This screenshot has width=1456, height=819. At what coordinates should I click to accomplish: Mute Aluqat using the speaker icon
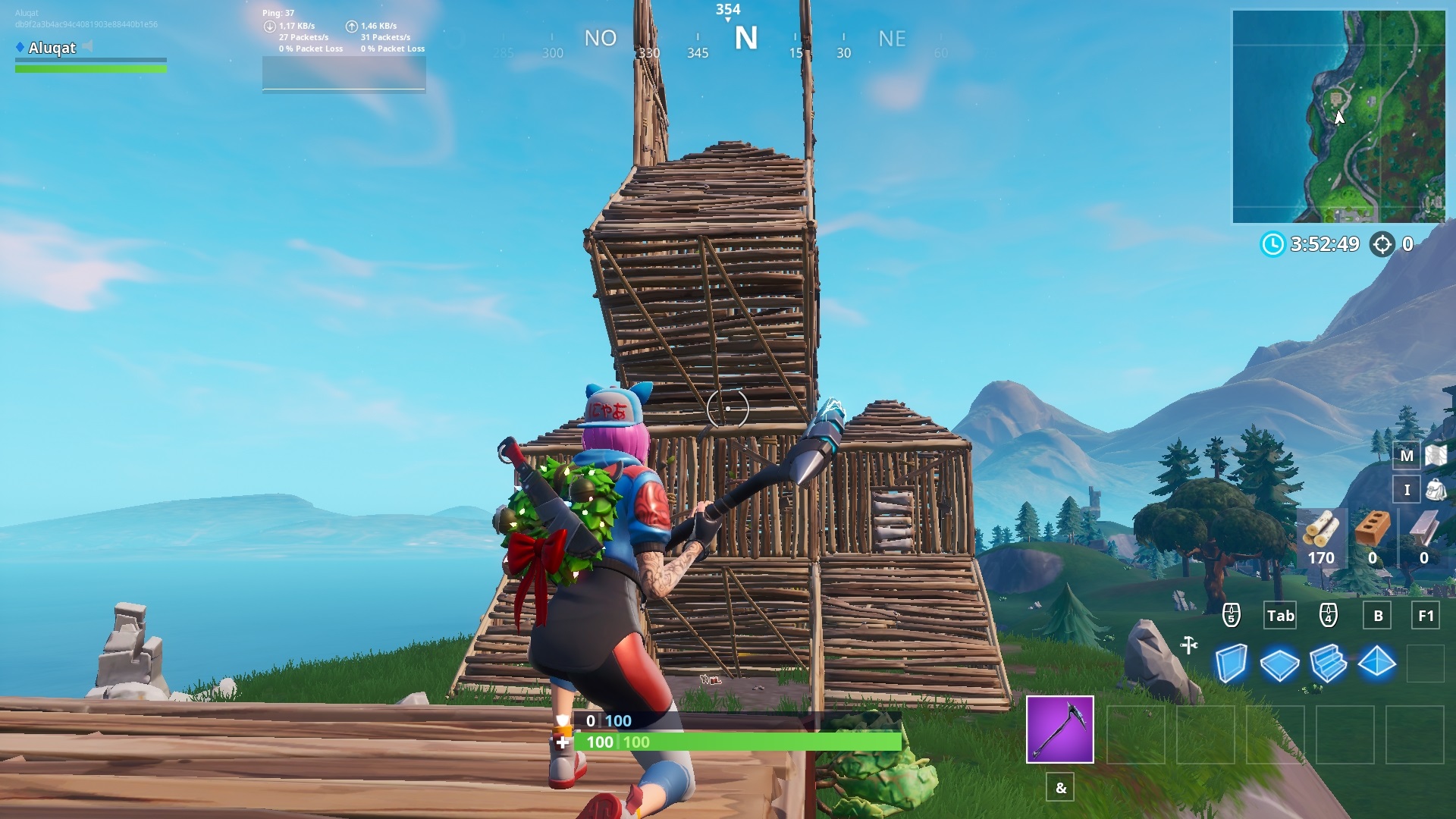[87, 47]
